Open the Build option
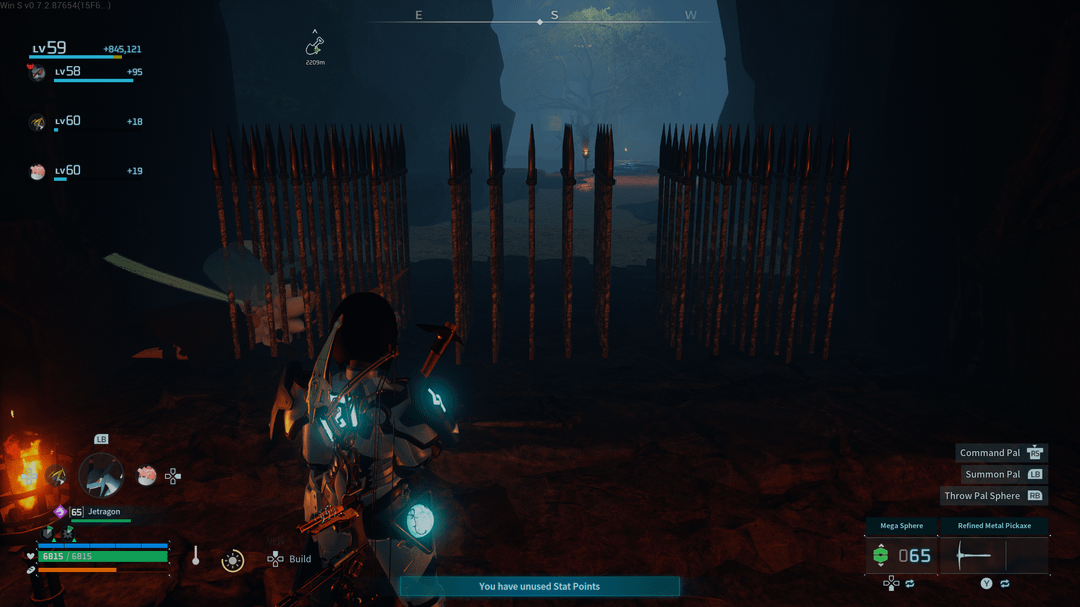Screen dimensions: 1080x607 coord(299,559)
